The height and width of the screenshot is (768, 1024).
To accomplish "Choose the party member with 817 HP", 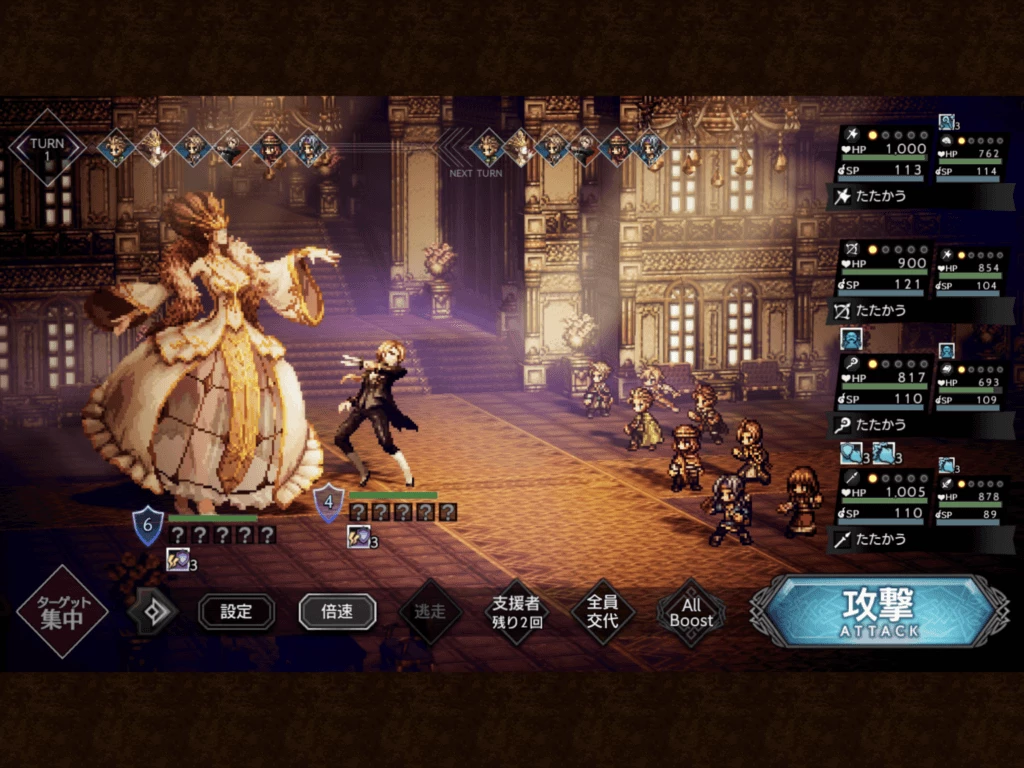I will [881, 385].
